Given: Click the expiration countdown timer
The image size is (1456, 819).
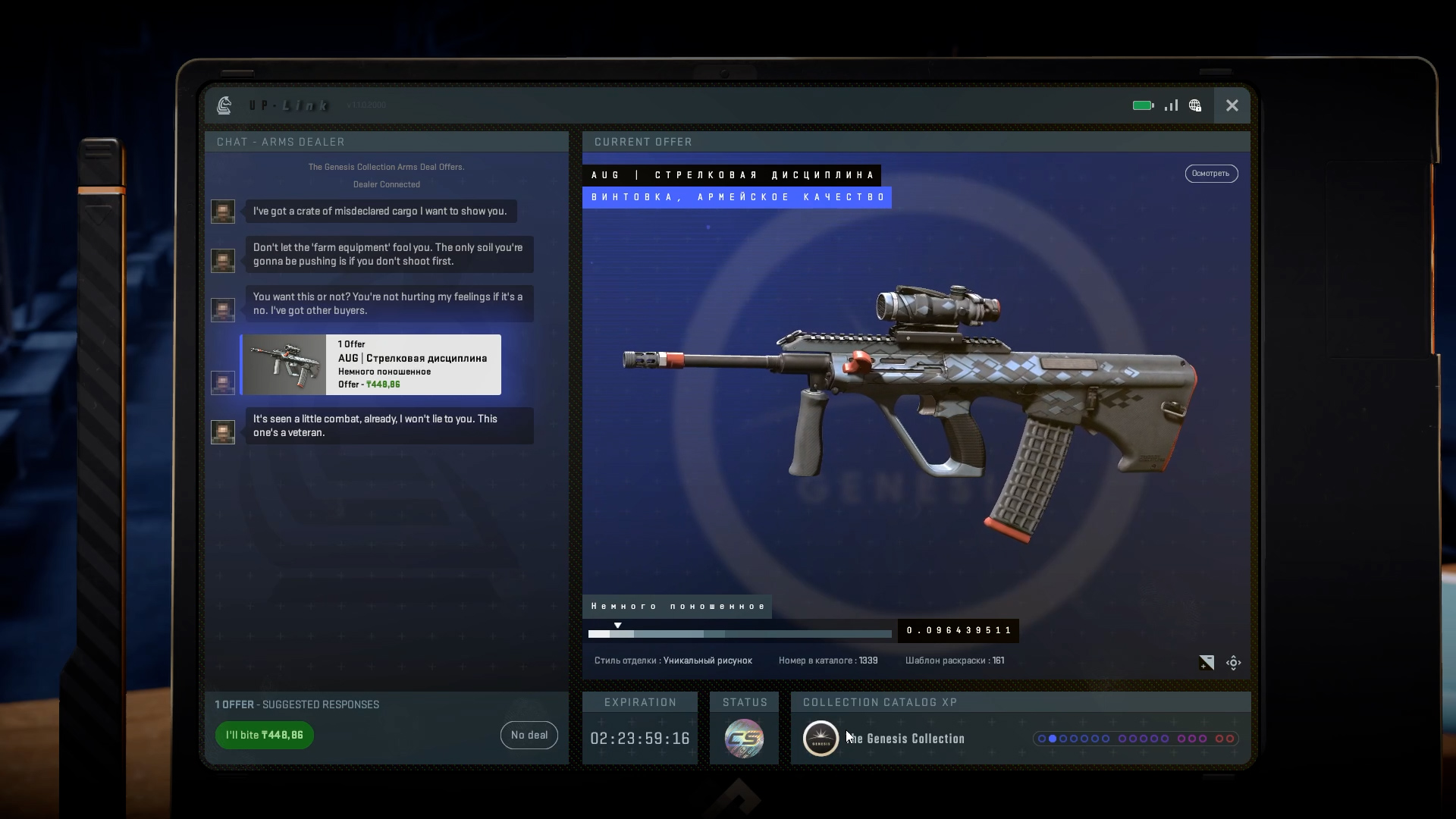Looking at the screenshot, I should click(x=639, y=738).
